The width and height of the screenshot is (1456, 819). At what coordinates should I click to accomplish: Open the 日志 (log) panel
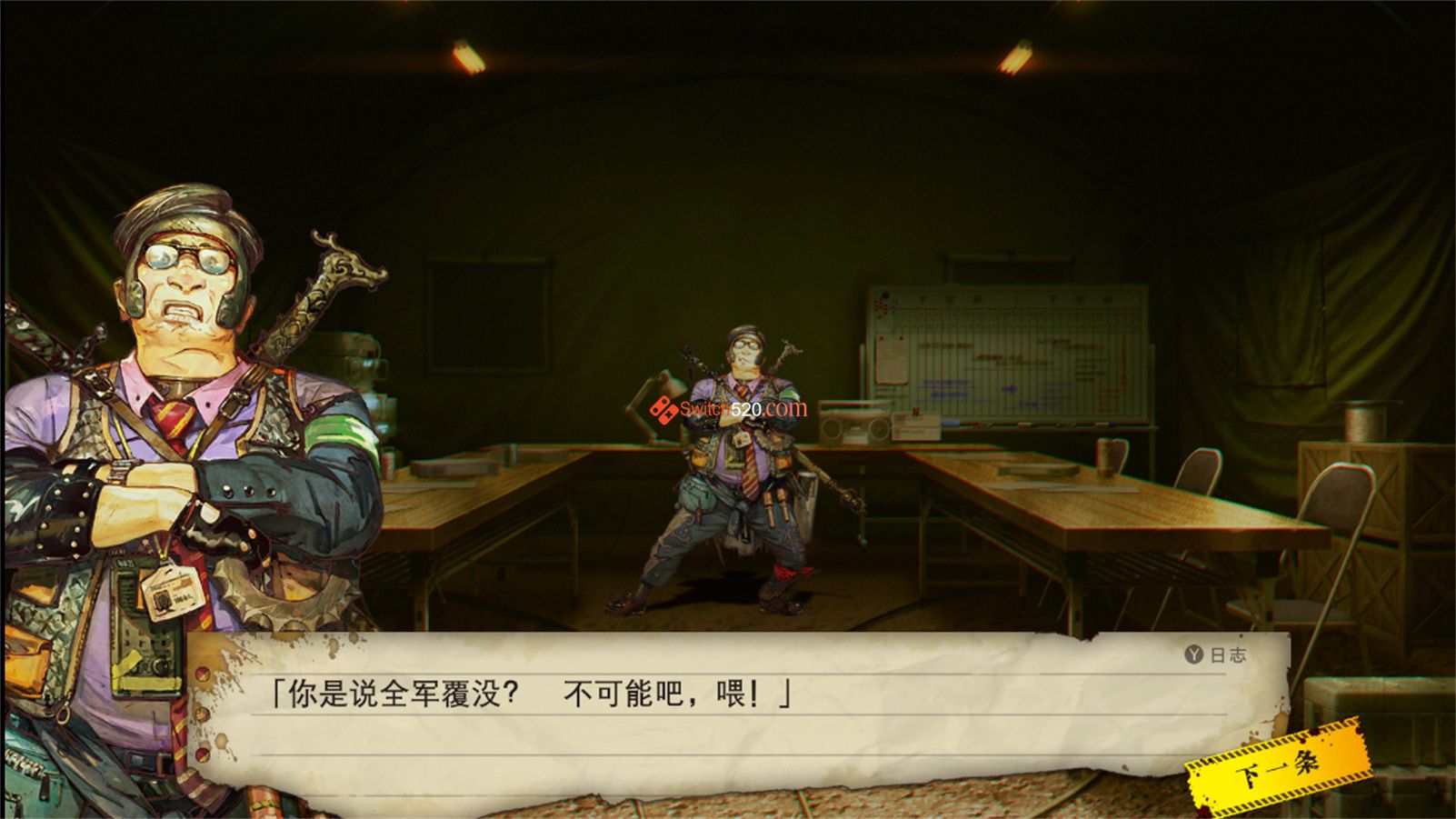[x=1213, y=654]
